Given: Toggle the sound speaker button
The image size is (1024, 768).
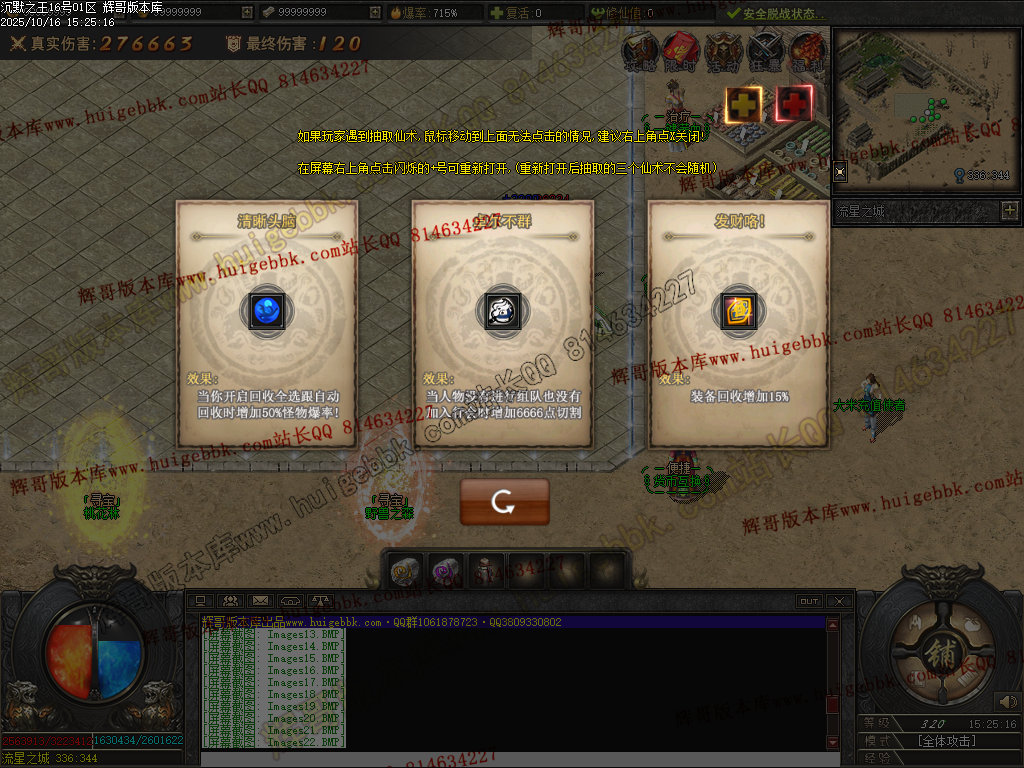Looking at the screenshot, I should 1007,702.
